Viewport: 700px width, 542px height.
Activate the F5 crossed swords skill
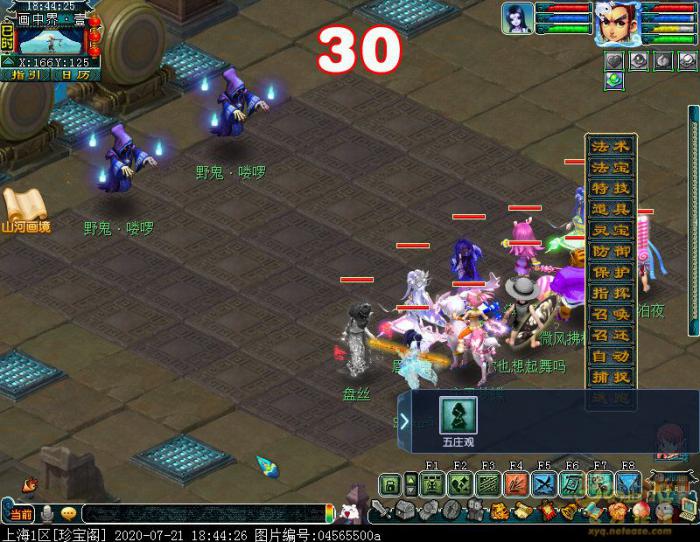[x=544, y=485]
